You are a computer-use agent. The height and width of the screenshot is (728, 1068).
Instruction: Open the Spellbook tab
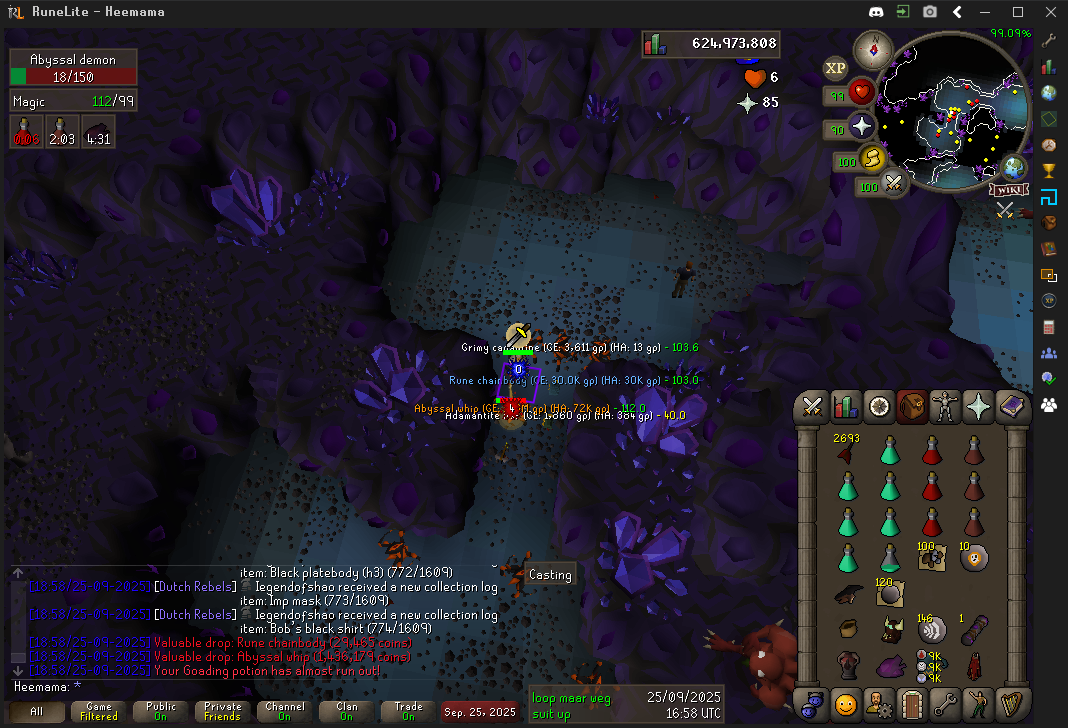[1011, 406]
